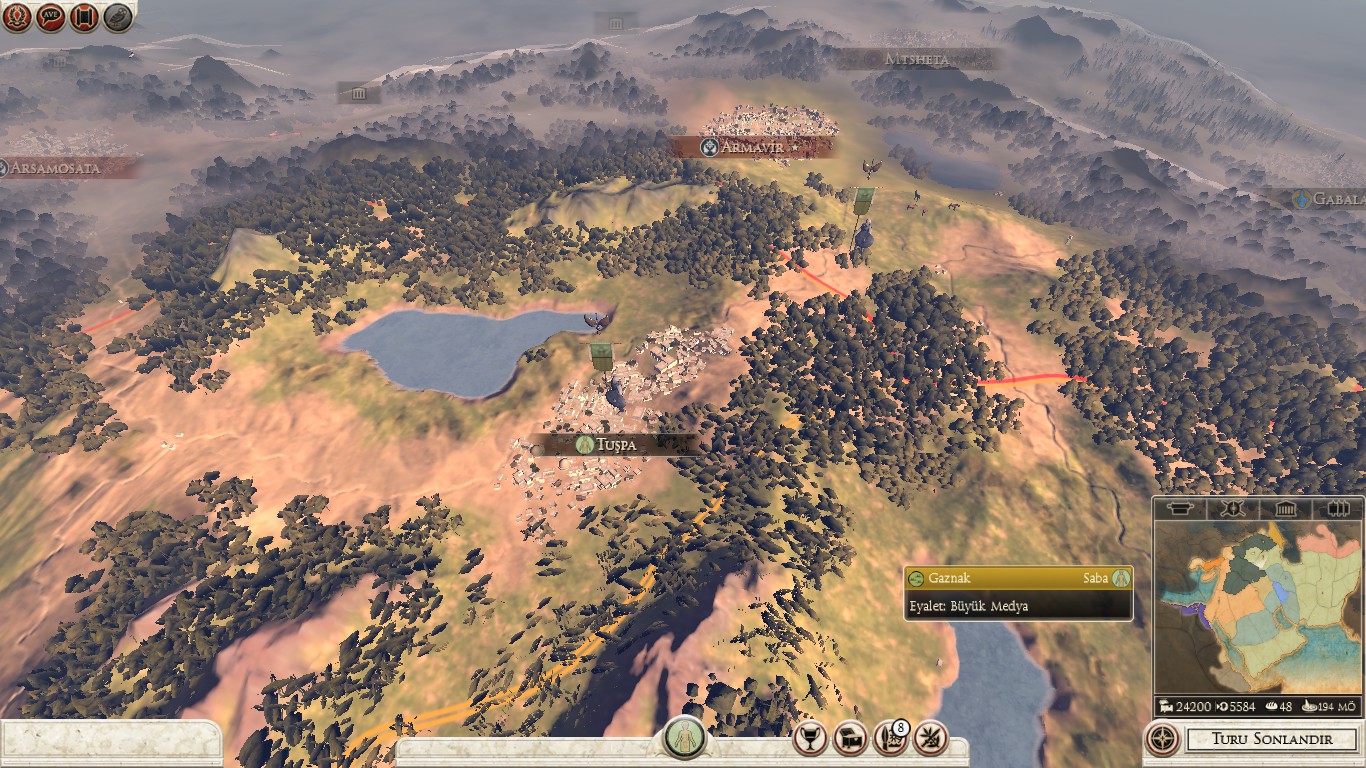
Task: Open the trophy cup objectives button
Action: point(810,738)
